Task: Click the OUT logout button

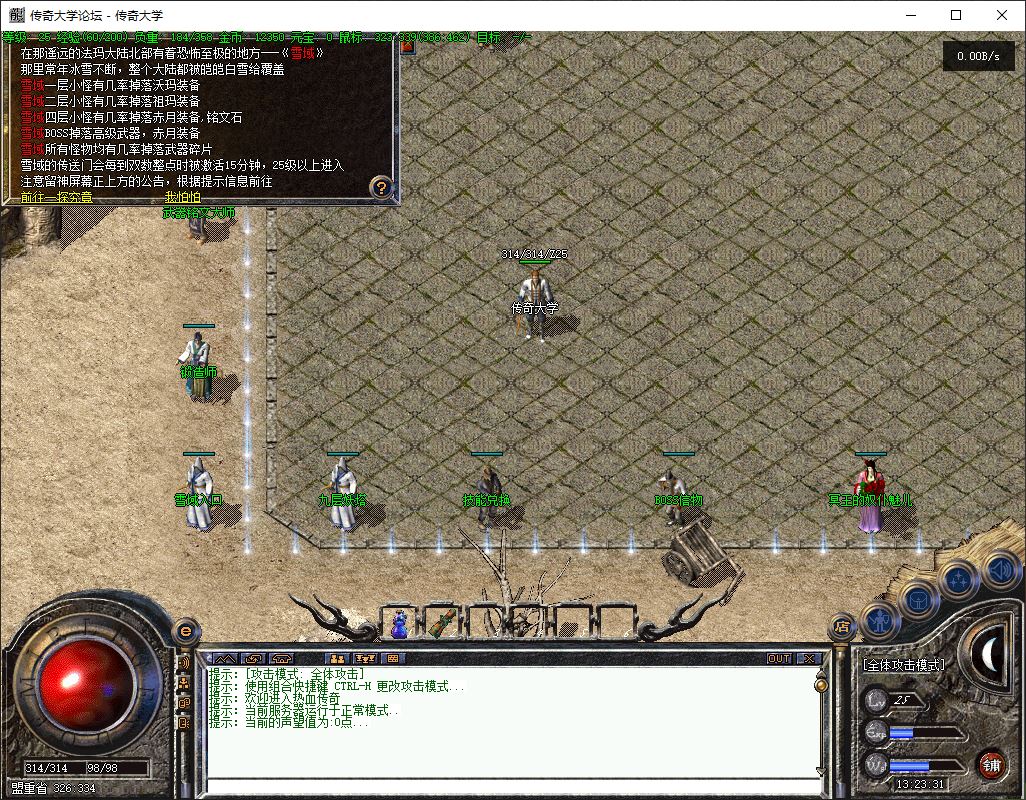Action: pyautogui.click(x=779, y=658)
